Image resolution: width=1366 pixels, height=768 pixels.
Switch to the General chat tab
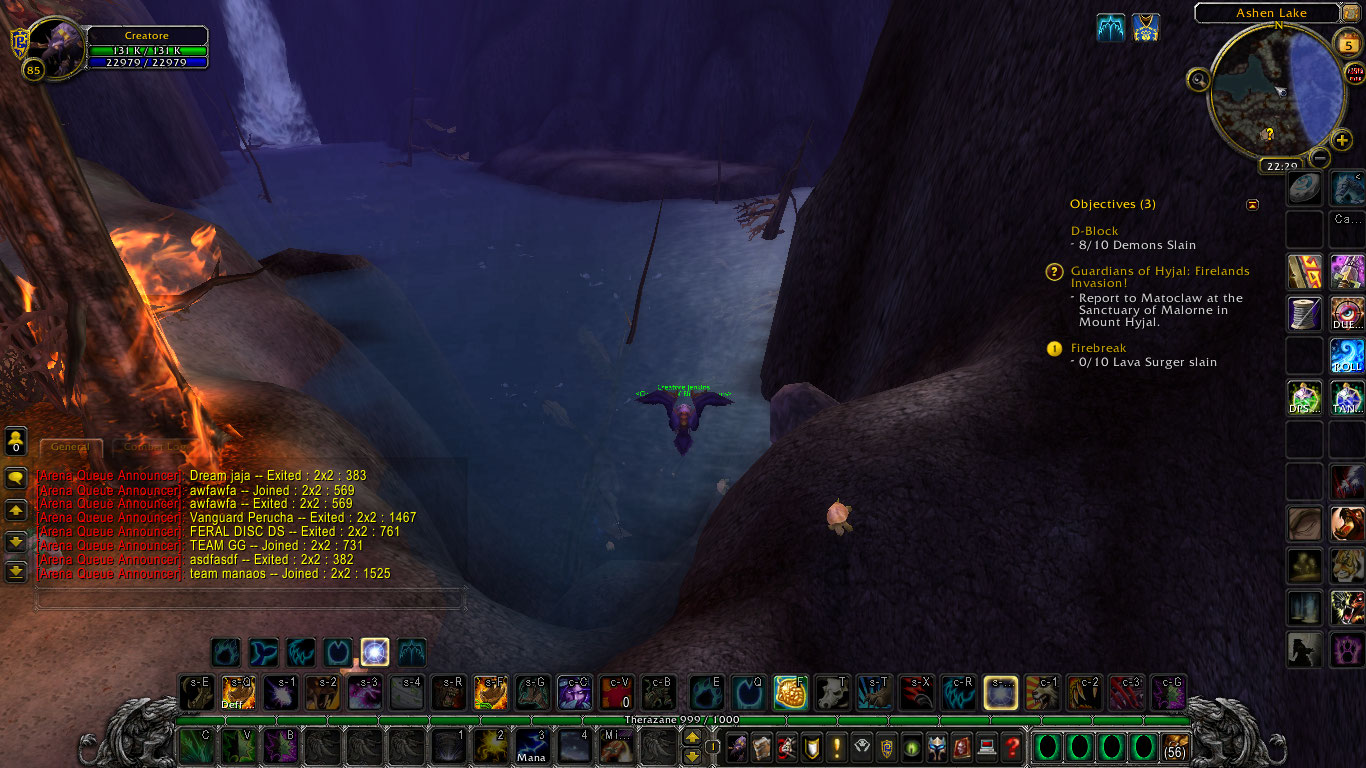(x=70, y=446)
